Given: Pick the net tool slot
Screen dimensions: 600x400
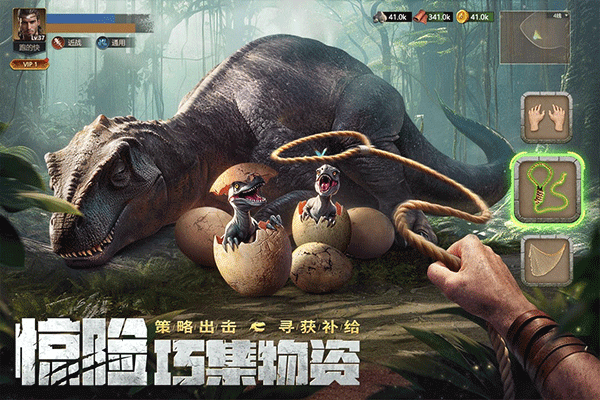Looking at the screenshot, I should click(544, 262).
